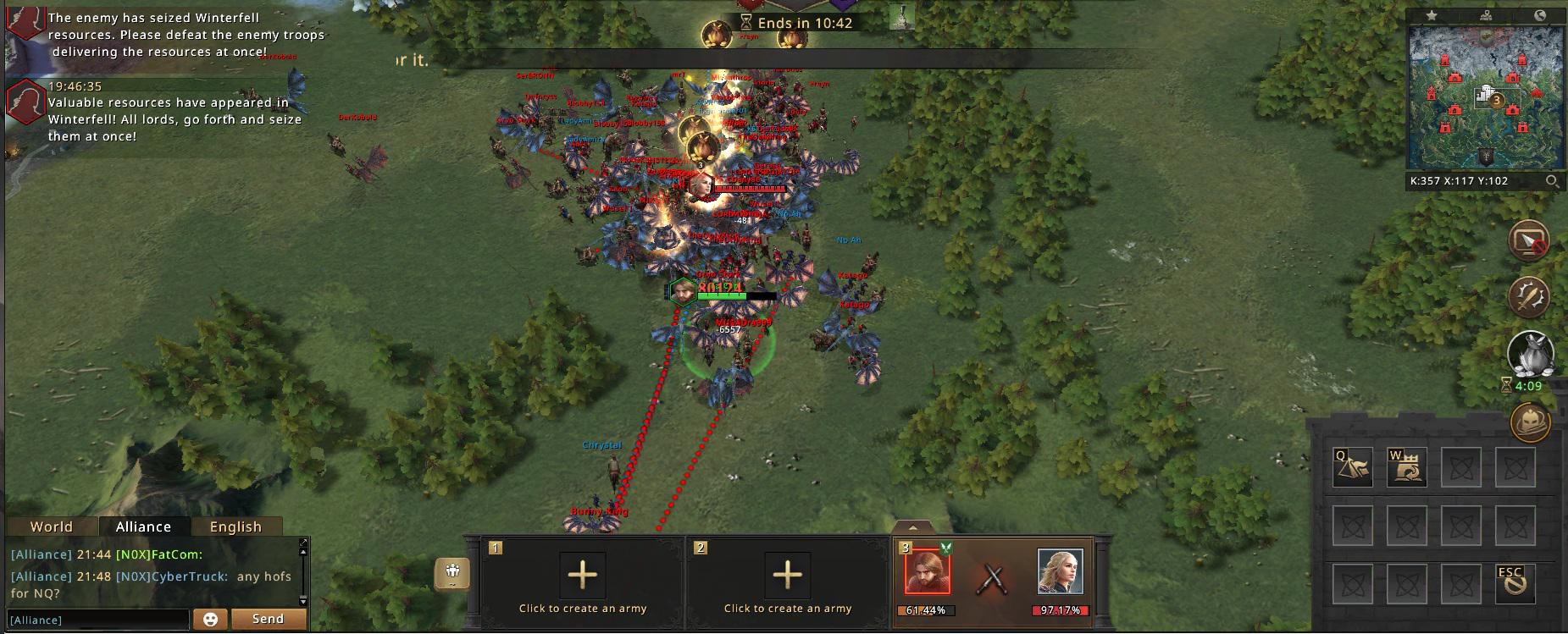Activate the ESC cancel command slot
1568x634 pixels.
coord(1515,584)
